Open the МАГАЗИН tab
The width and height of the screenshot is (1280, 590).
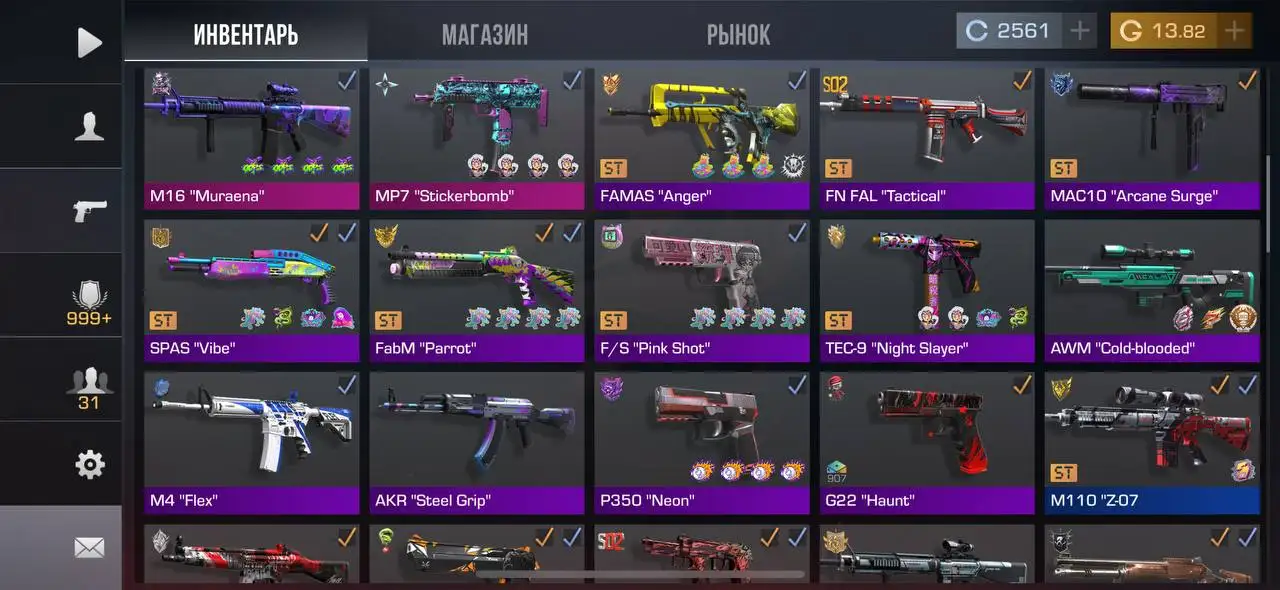(x=485, y=35)
